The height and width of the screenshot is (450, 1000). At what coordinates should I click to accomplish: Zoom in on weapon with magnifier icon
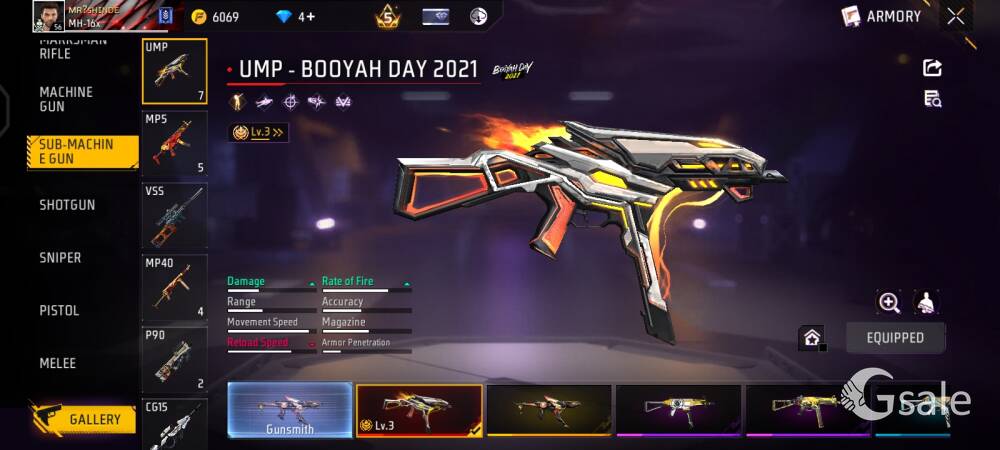[888, 302]
